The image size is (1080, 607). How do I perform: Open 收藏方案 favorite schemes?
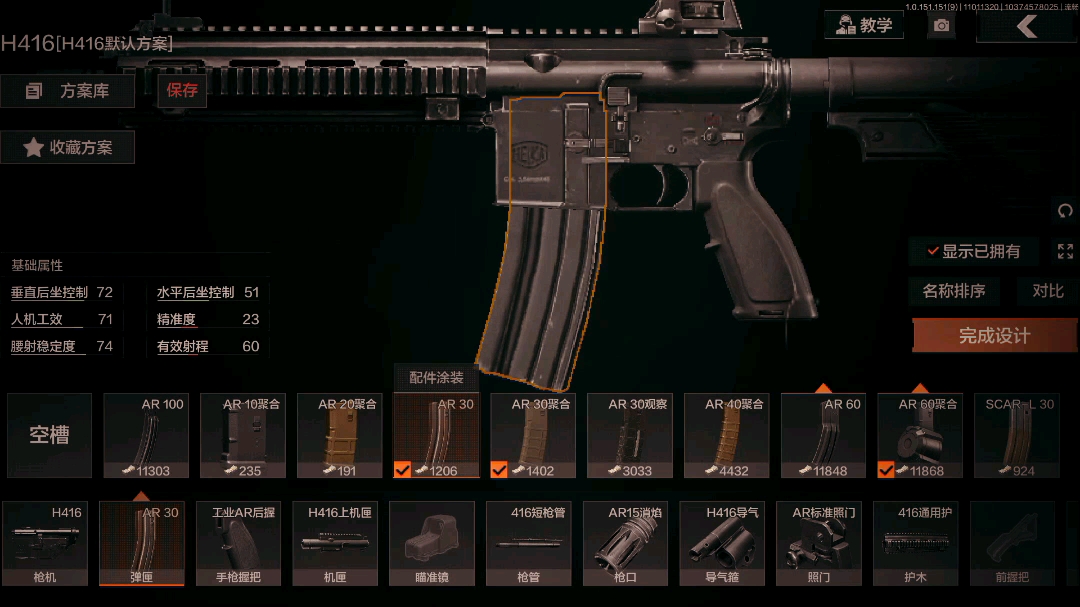coord(67,147)
